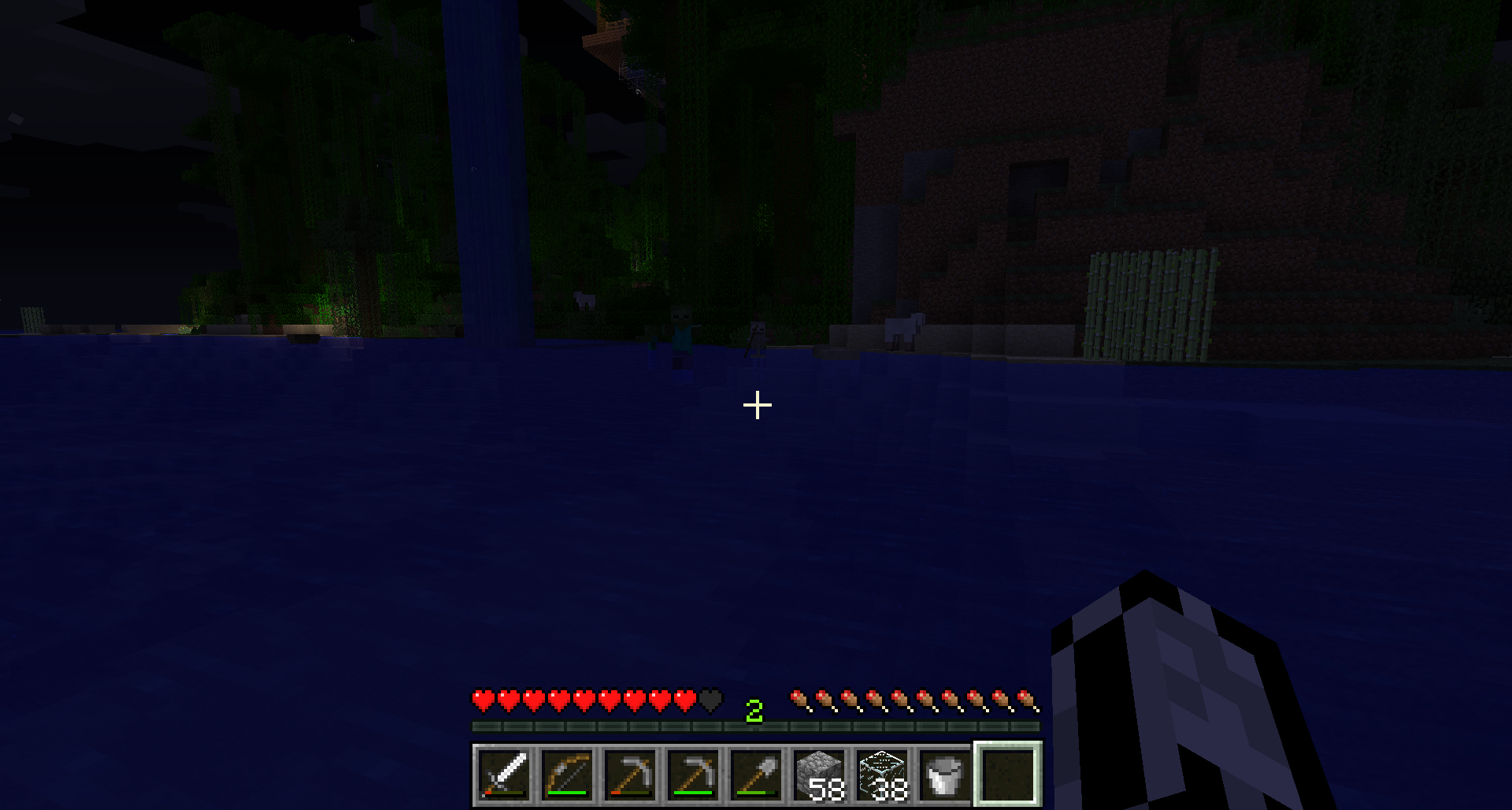Image resolution: width=1512 pixels, height=810 pixels.
Task: Choose the nearly broken pickaxe with red durability
Action: pos(630,775)
